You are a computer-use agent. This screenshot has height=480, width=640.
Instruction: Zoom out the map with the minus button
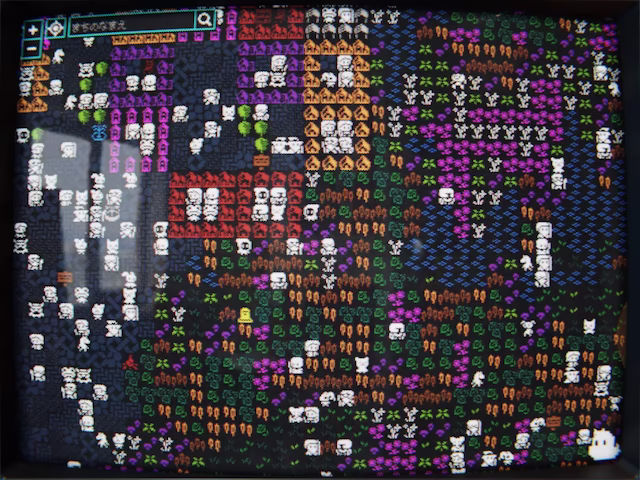click(33, 46)
